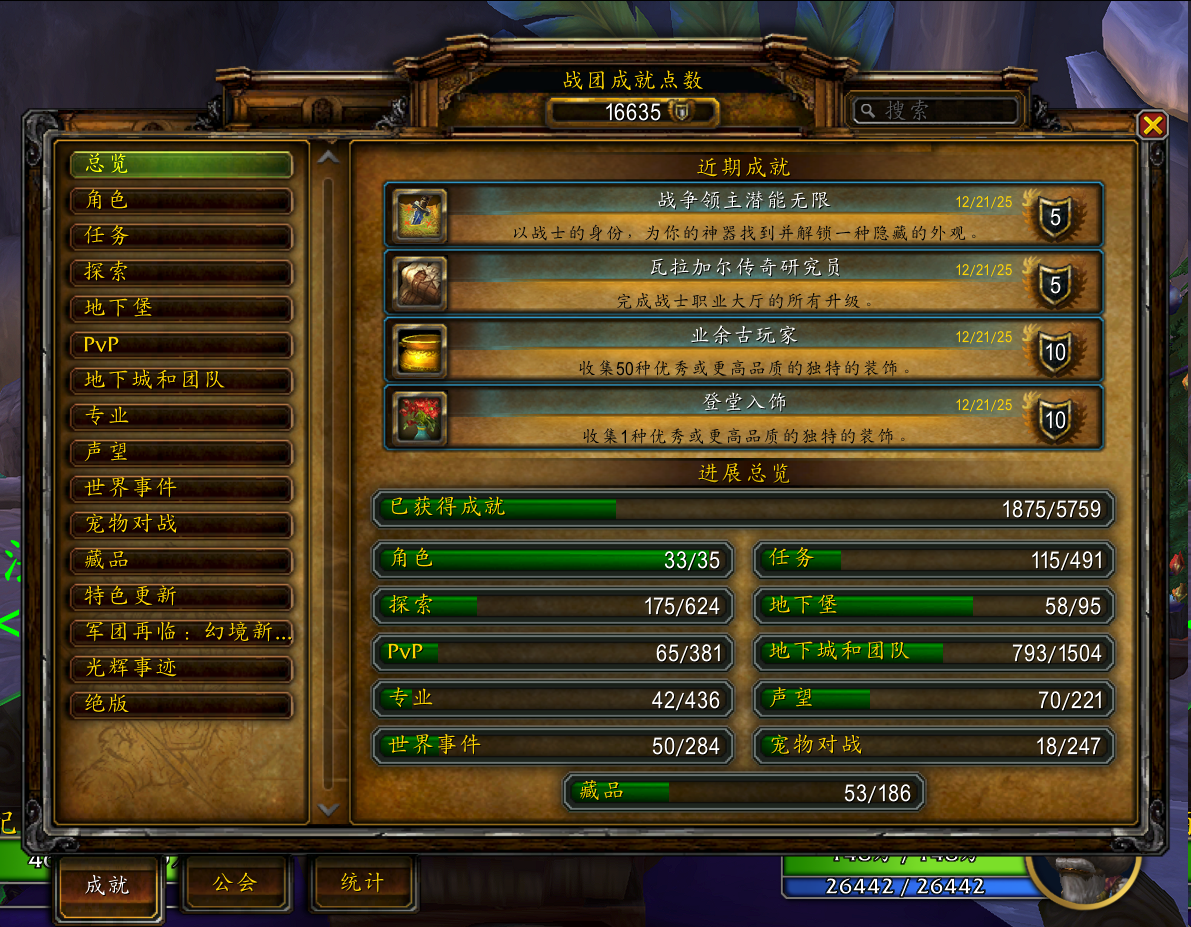Choose the 地下城和团队 sidebar category
This screenshot has width=1191, height=927.
pyautogui.click(x=180, y=380)
